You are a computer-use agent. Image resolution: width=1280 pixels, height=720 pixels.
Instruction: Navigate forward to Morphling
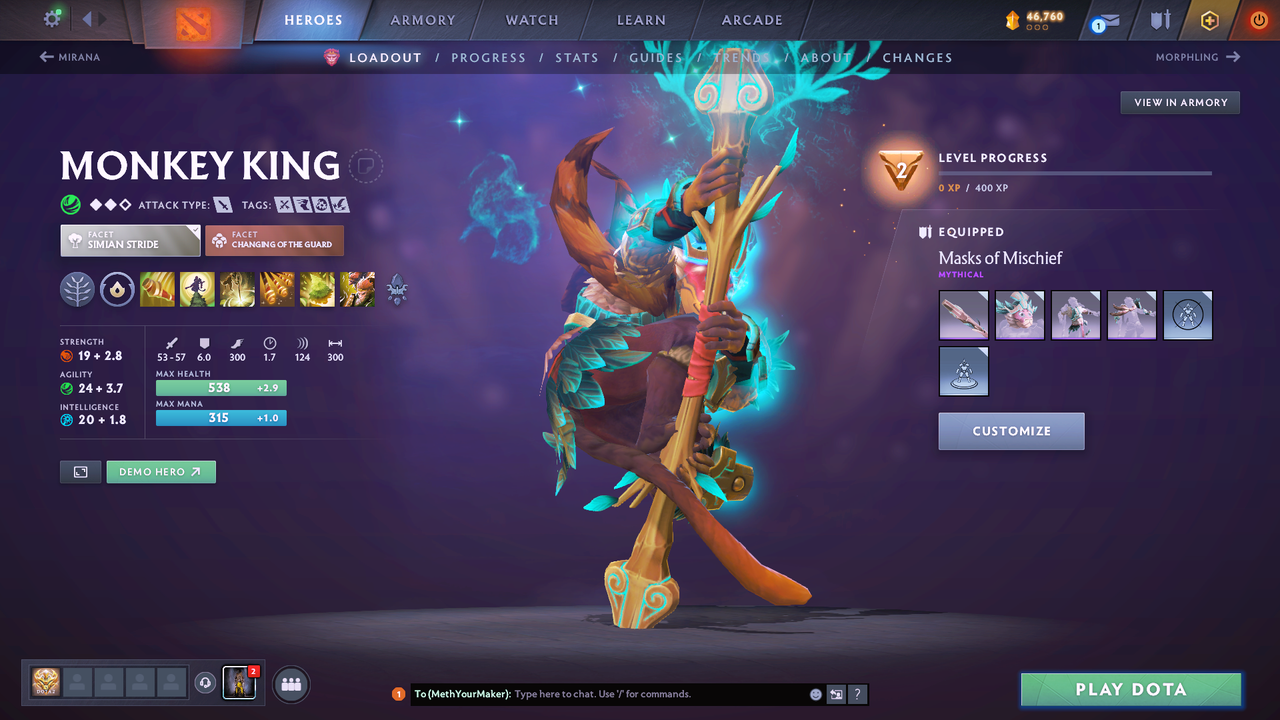coord(1197,57)
